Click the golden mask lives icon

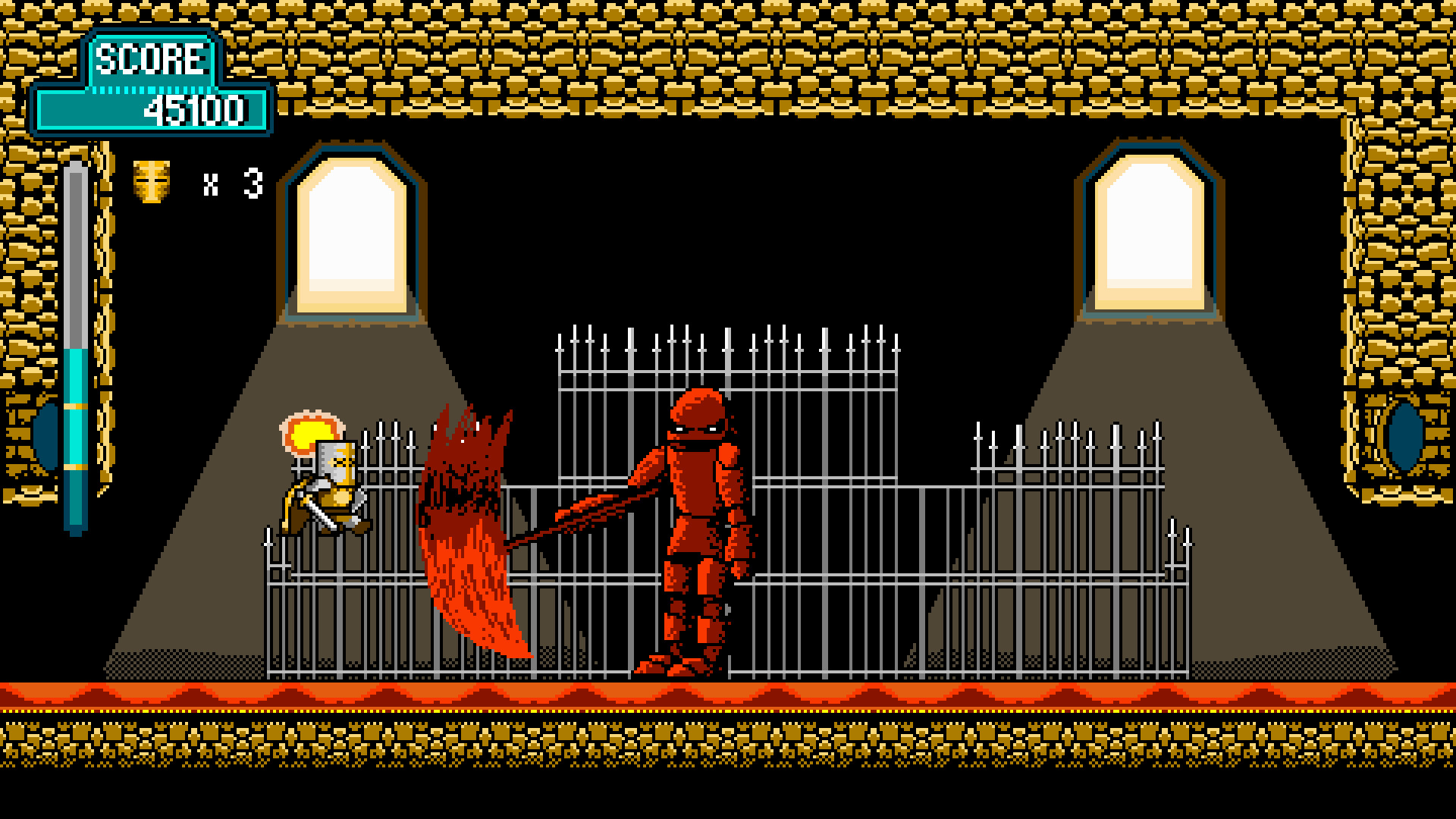point(152,180)
